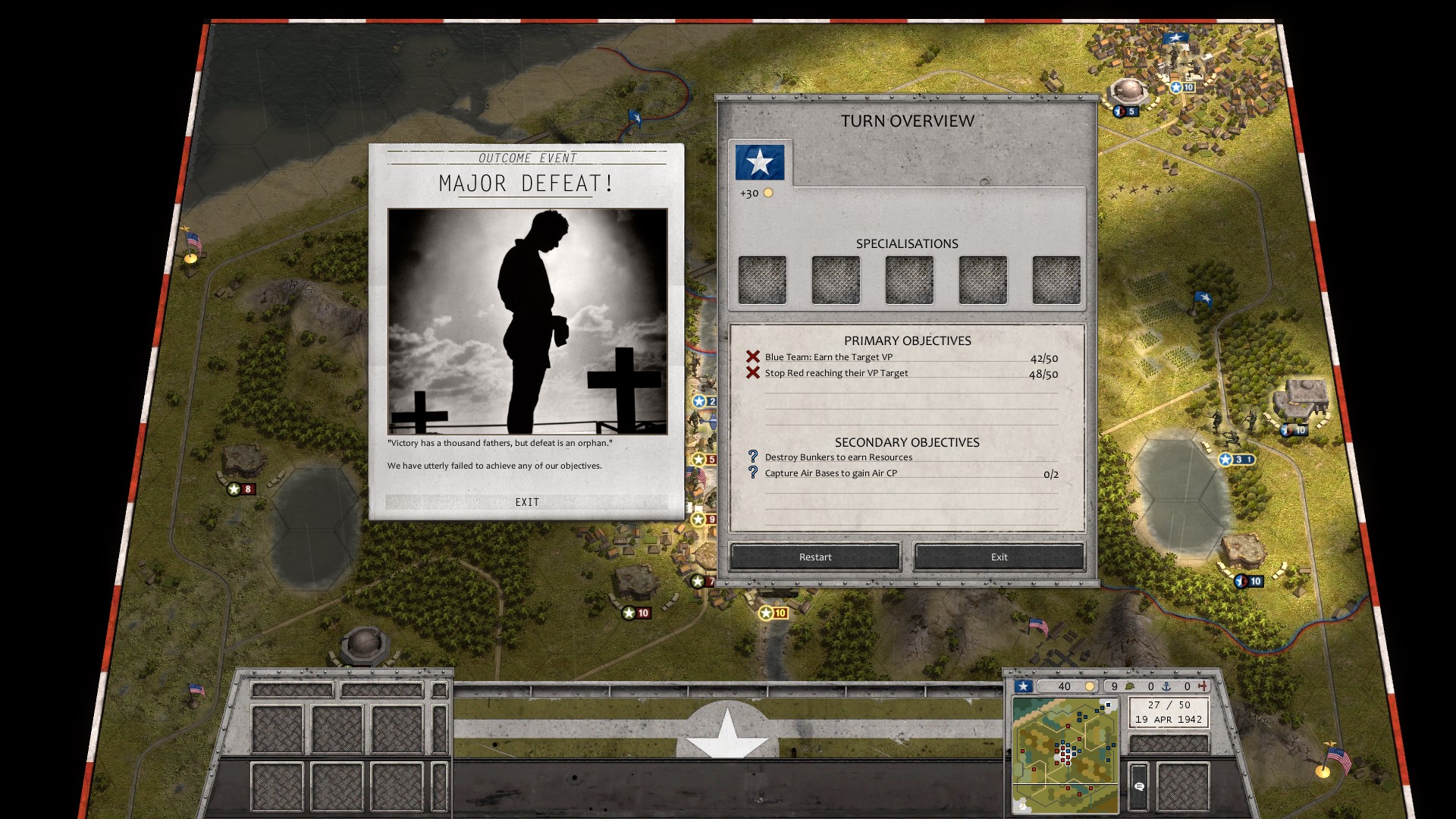
Task: Select 'Capture Air Bases to gain Air CP' objective
Action: click(830, 473)
